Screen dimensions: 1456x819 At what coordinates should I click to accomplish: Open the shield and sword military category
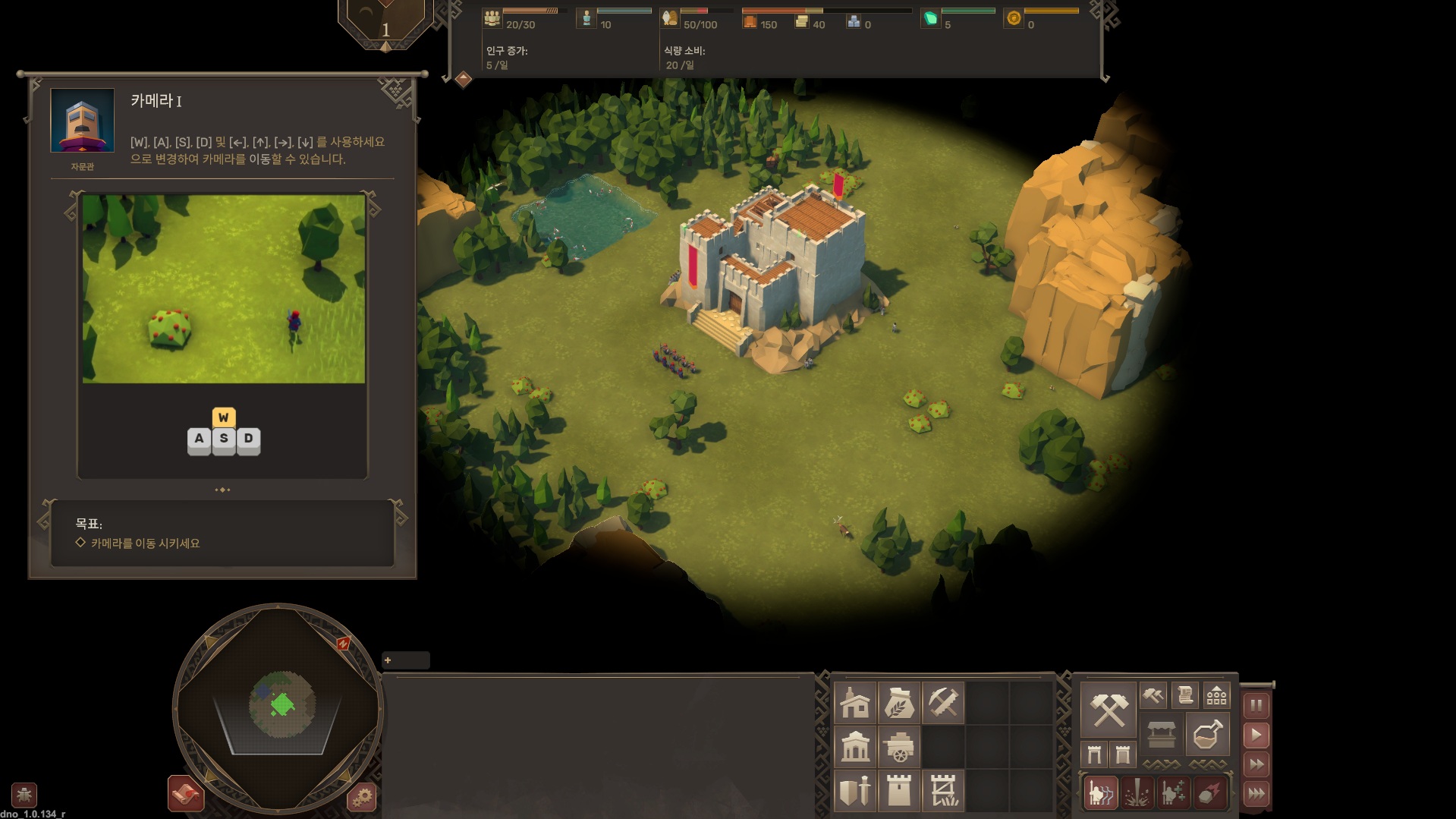(x=855, y=791)
